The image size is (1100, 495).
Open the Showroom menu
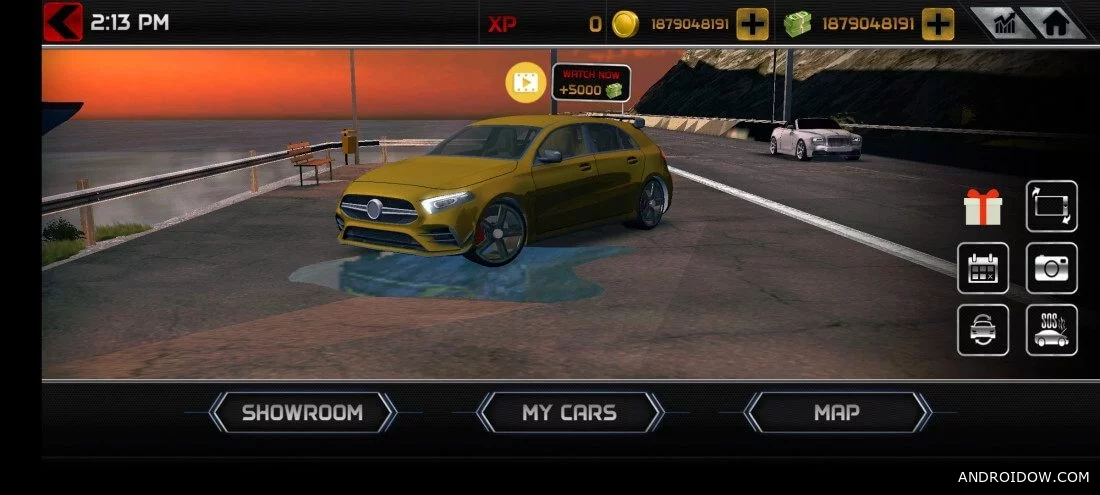[302, 412]
